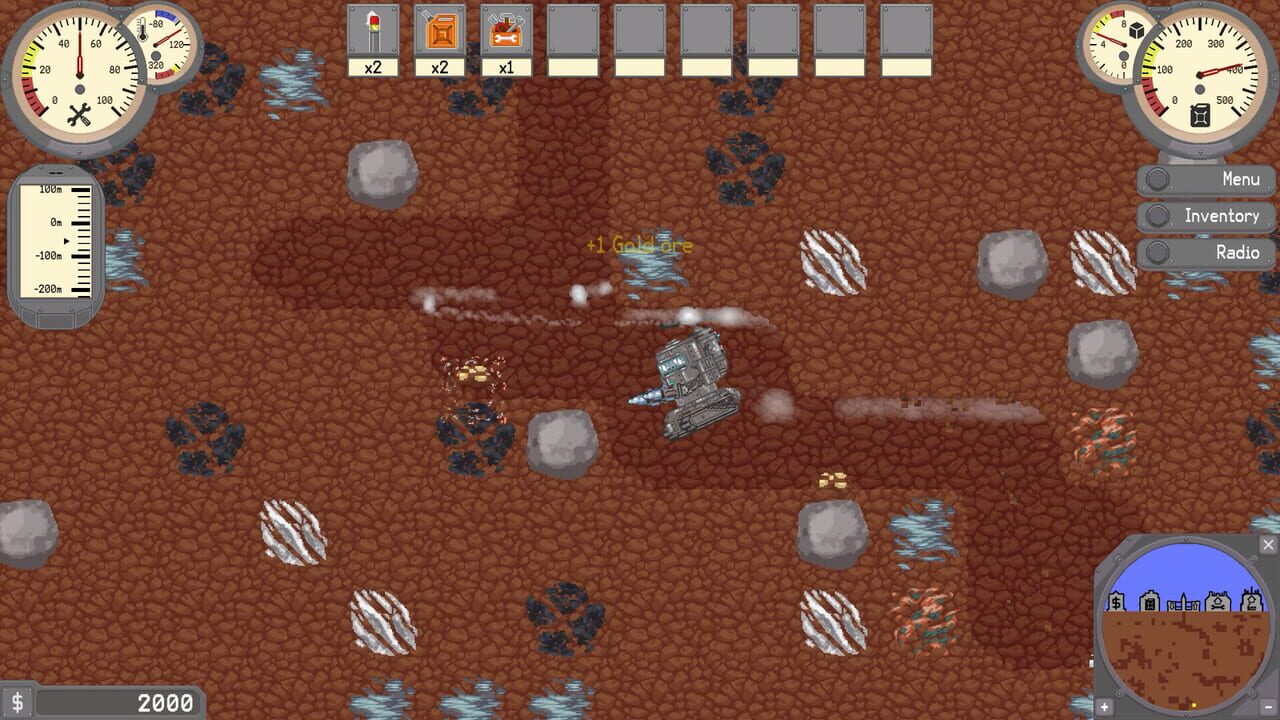This screenshot has height=720, width=1280.
Task: Select the dollar-sign shop on the minimap
Action: pyautogui.click(x=1117, y=602)
